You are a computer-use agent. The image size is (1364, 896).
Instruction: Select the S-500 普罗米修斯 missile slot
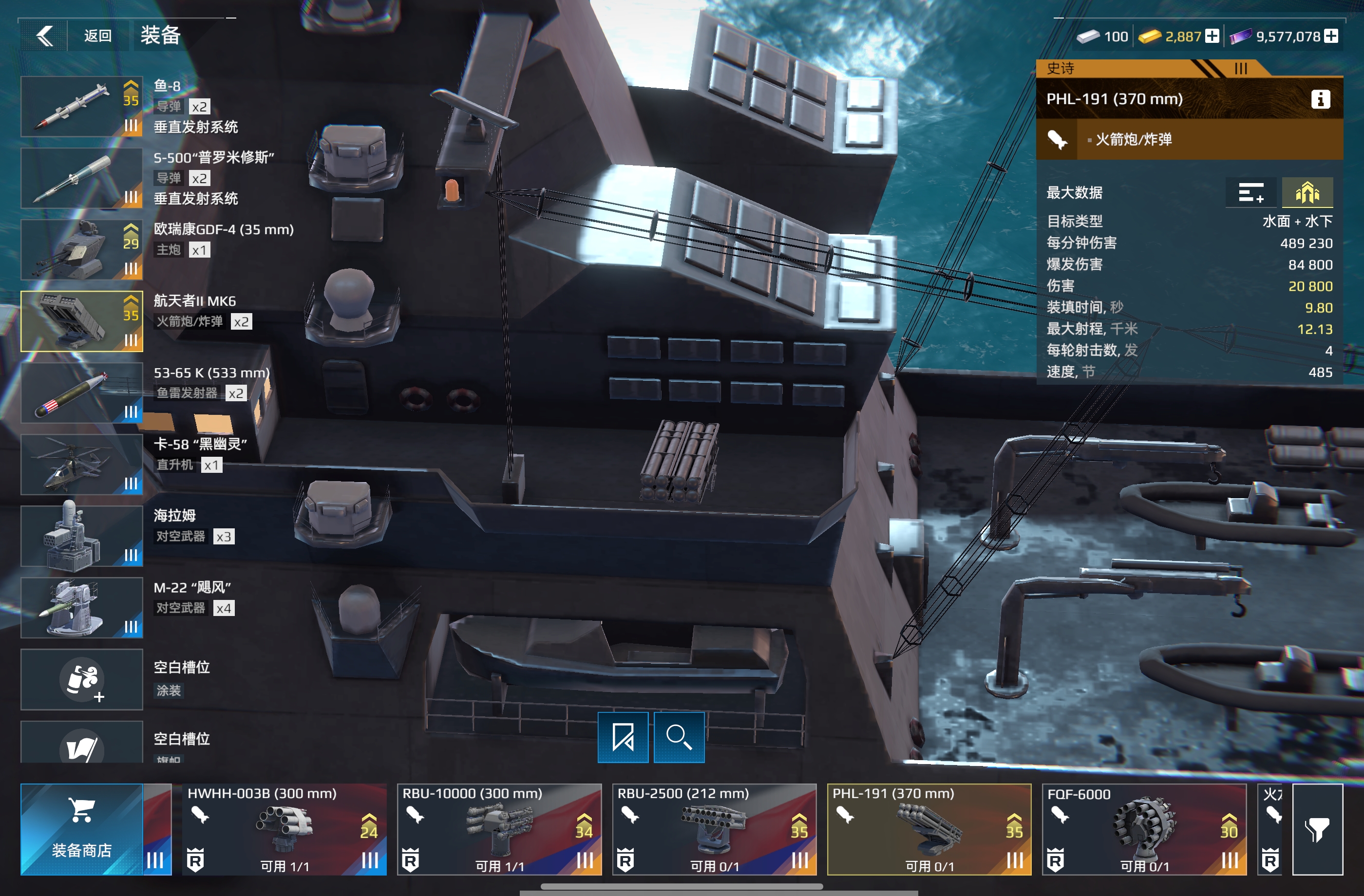click(x=82, y=178)
